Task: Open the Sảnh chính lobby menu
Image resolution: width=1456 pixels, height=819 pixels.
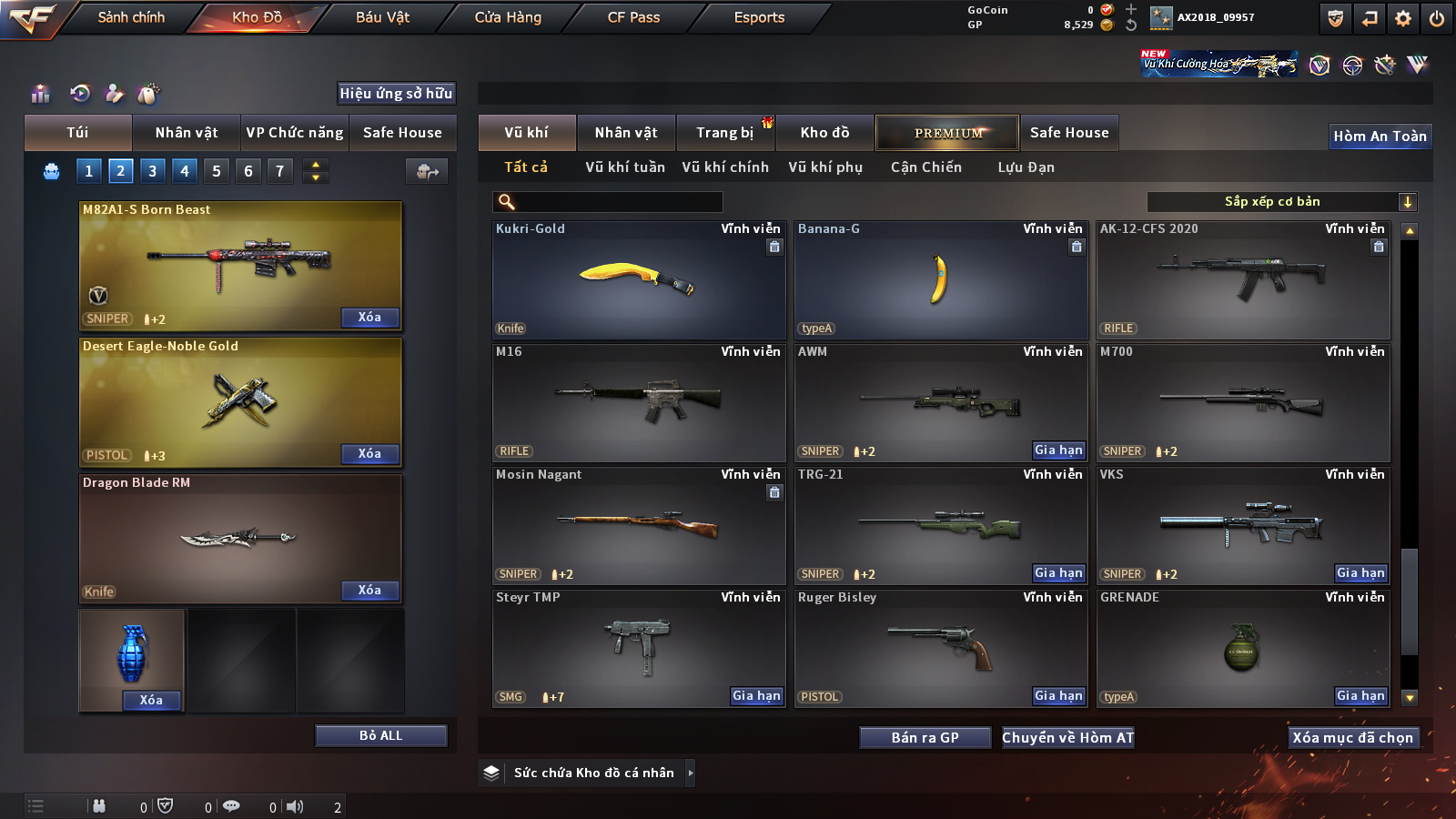Action: tap(131, 17)
